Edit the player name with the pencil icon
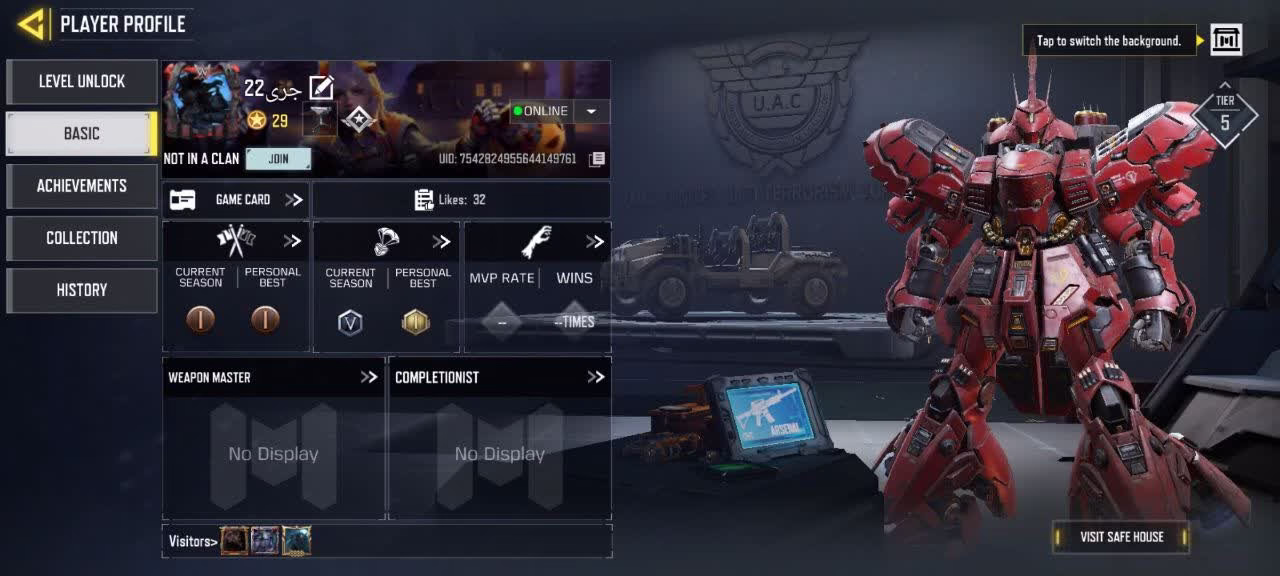The height and width of the screenshot is (576, 1280). (x=321, y=88)
